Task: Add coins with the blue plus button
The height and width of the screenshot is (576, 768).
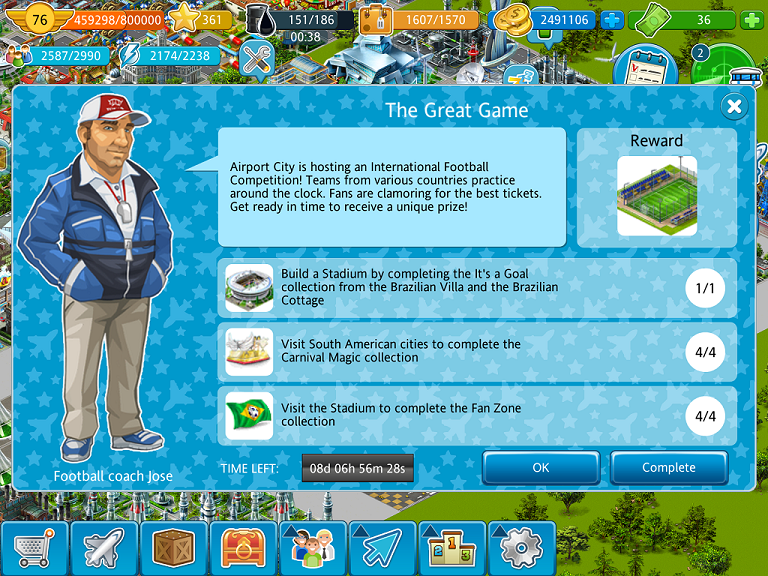Action: (612, 19)
